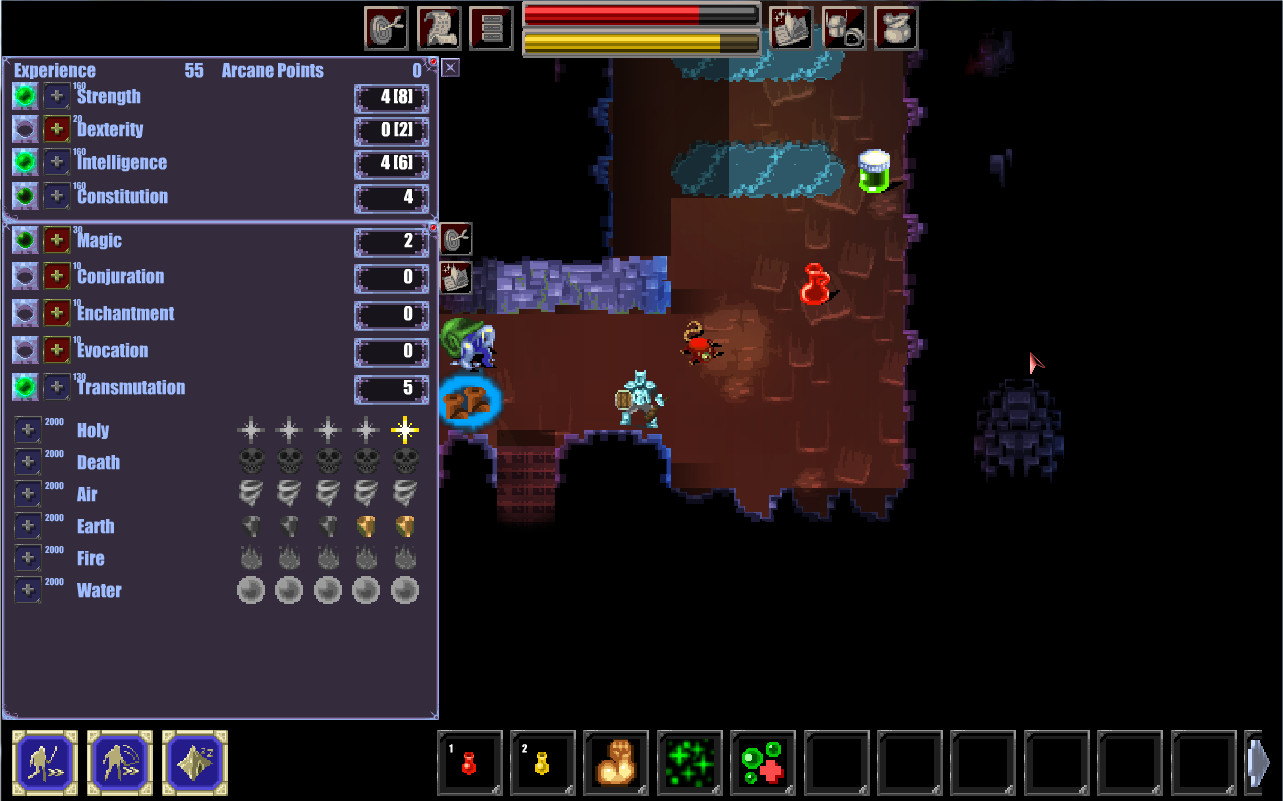Screen dimensions: 1283x801
Task: Open the spellbook icon near the health bars
Action: 789,27
